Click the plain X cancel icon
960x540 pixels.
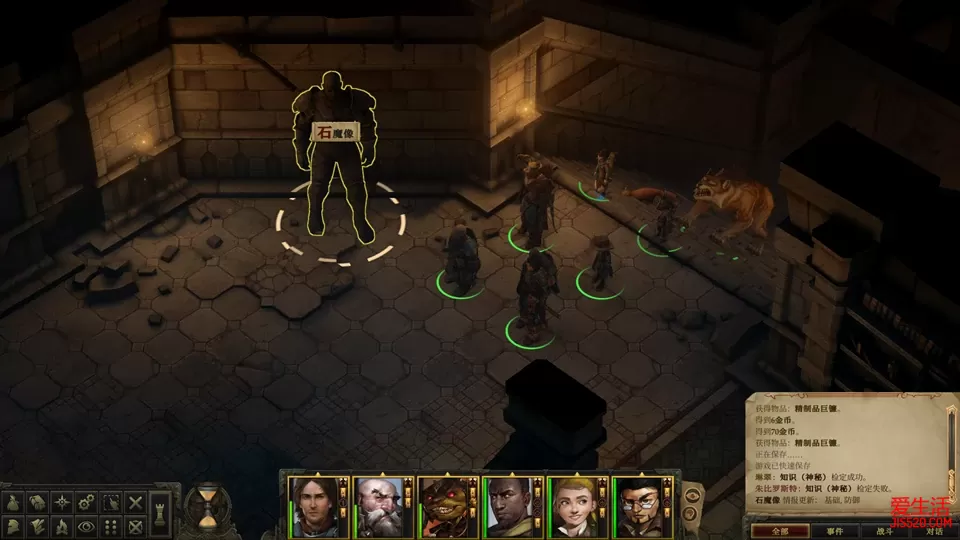(137, 501)
